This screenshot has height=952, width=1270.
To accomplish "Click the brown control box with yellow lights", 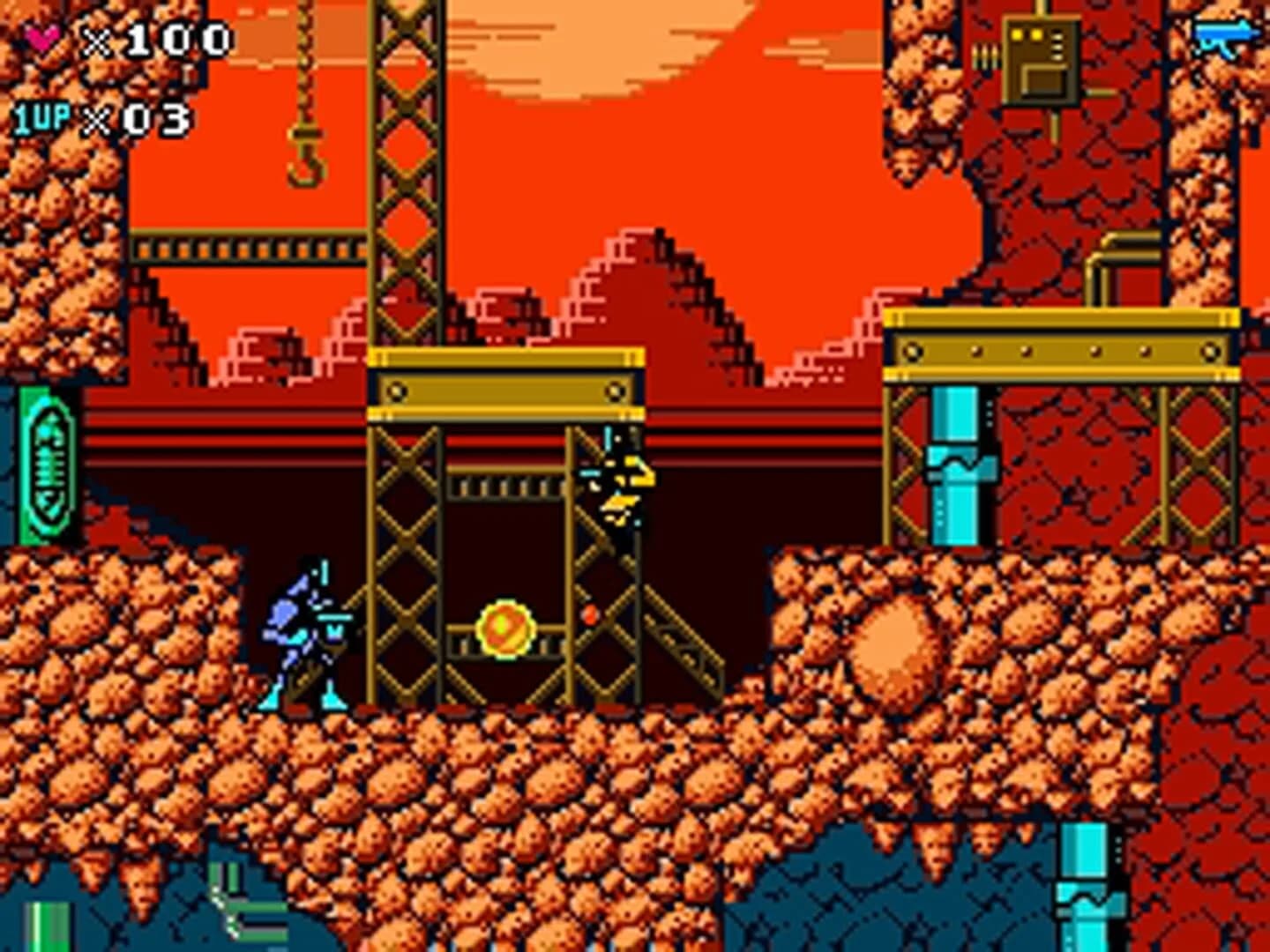I will click(x=1041, y=63).
